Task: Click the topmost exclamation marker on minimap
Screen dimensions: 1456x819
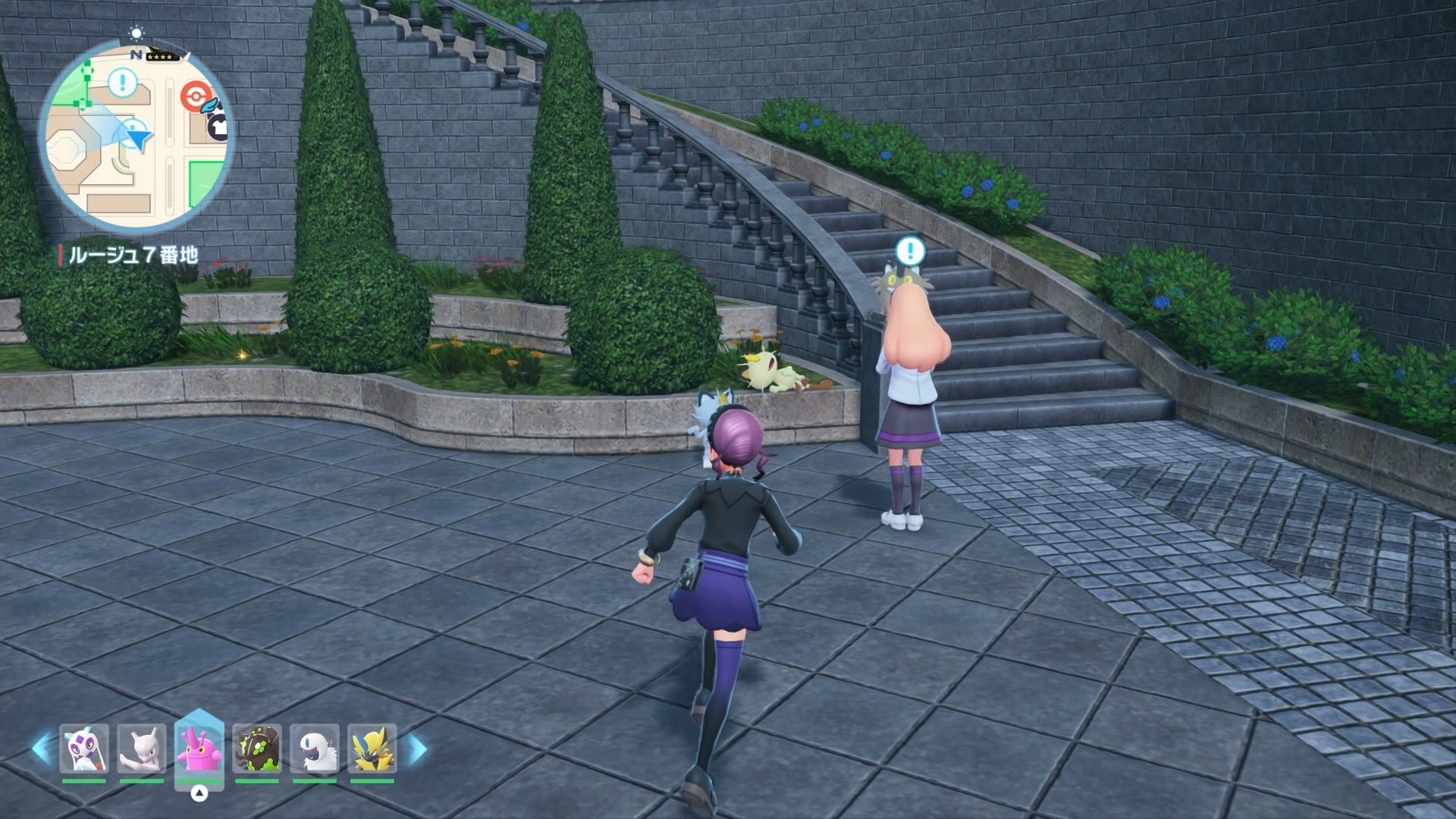Action: [123, 82]
